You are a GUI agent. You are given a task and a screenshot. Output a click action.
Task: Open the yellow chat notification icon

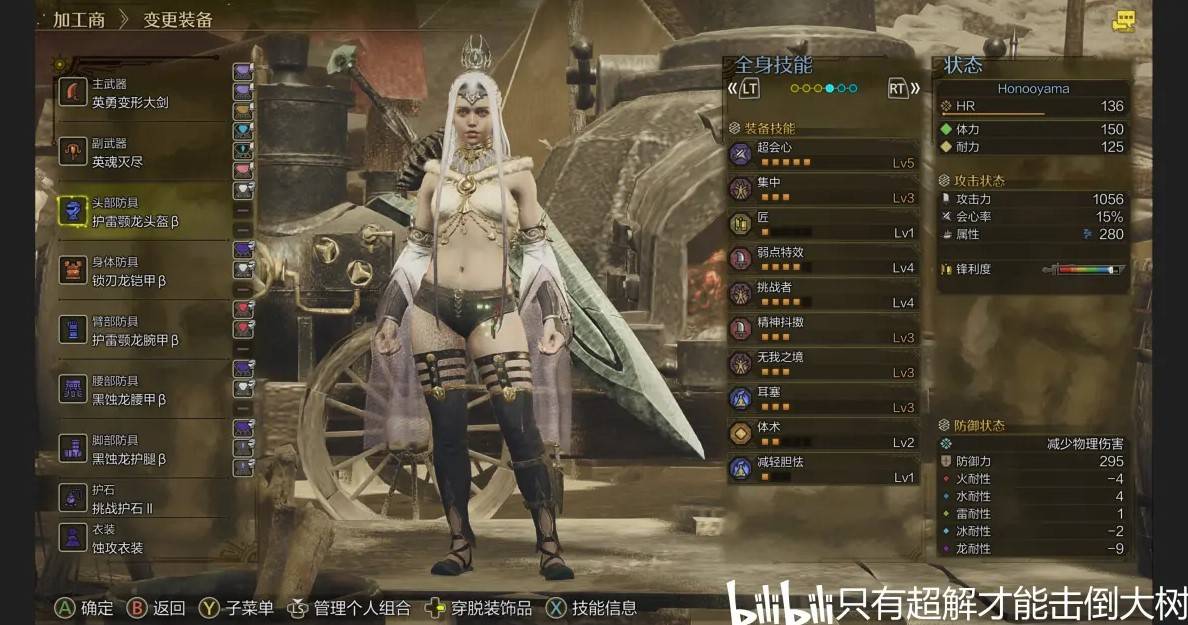click(x=1125, y=20)
